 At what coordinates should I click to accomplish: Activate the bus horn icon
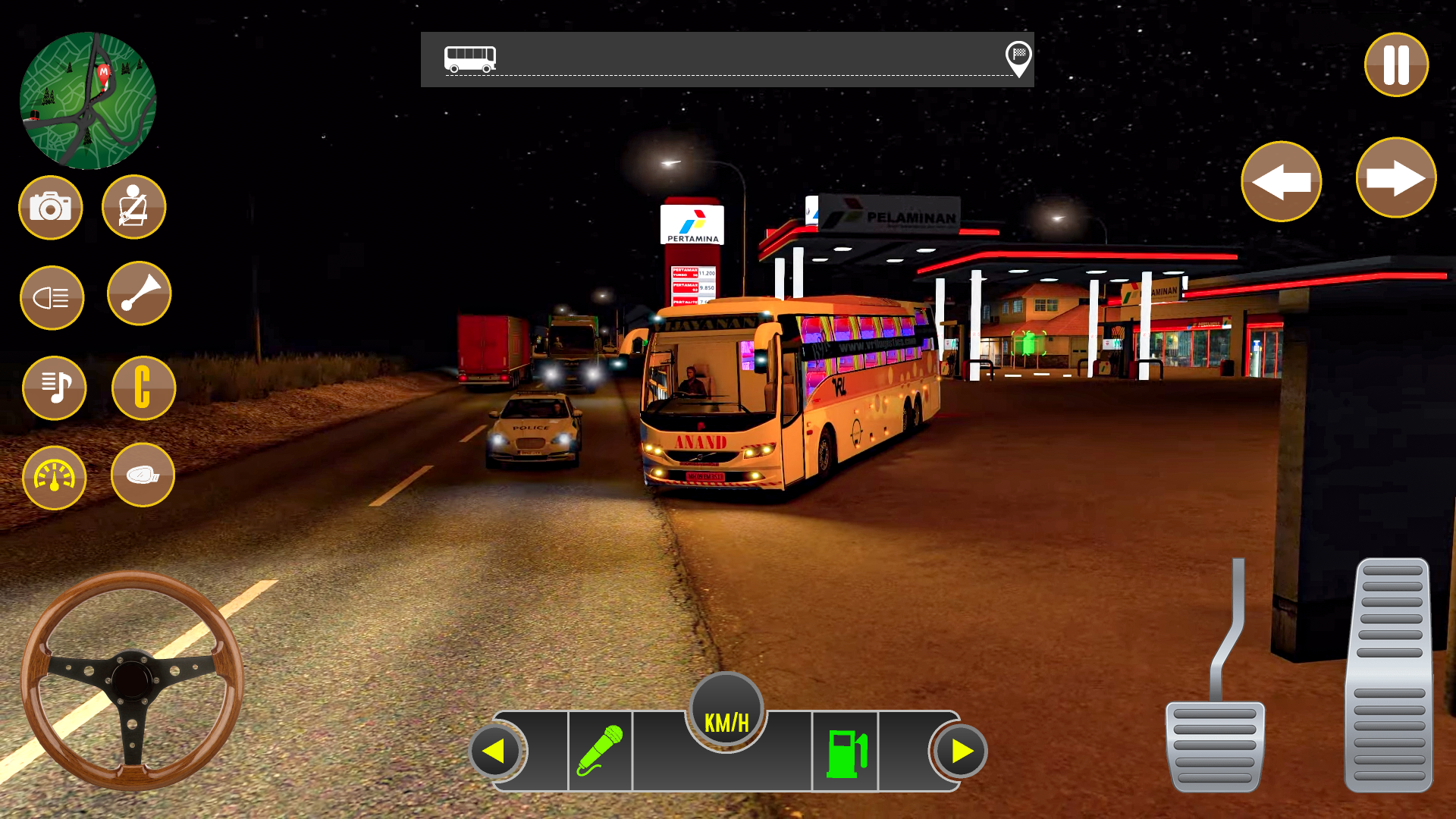tap(140, 294)
